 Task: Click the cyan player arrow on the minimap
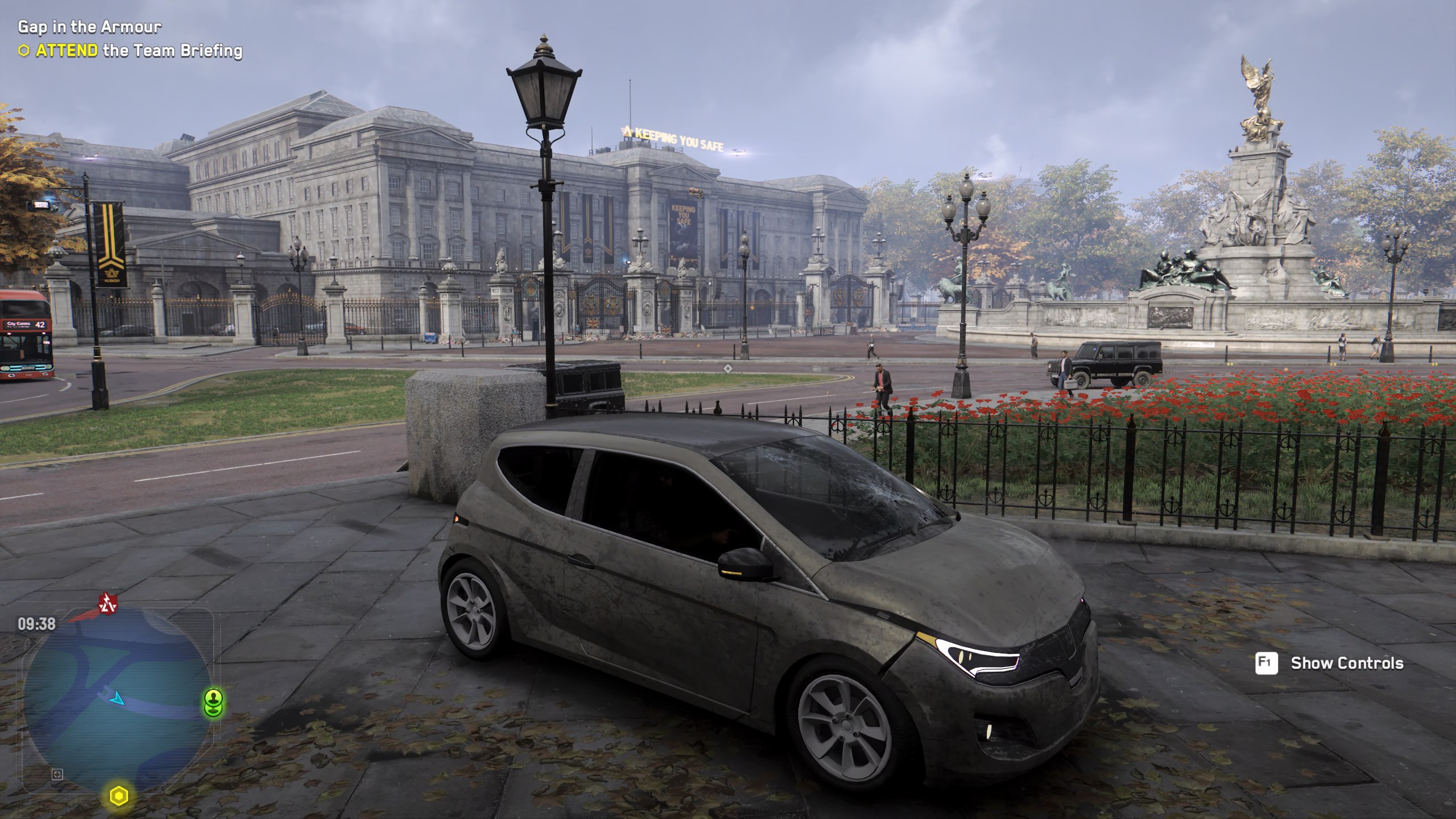point(117,698)
